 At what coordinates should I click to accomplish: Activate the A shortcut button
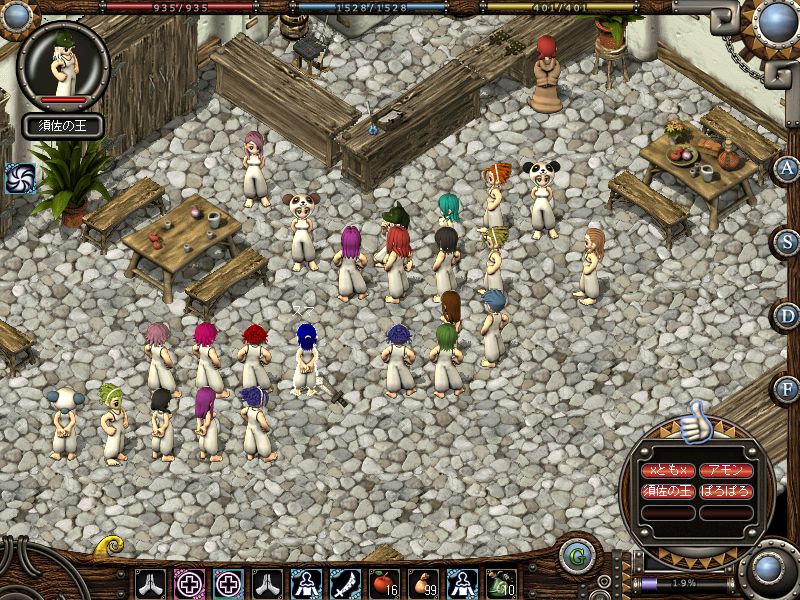click(788, 169)
